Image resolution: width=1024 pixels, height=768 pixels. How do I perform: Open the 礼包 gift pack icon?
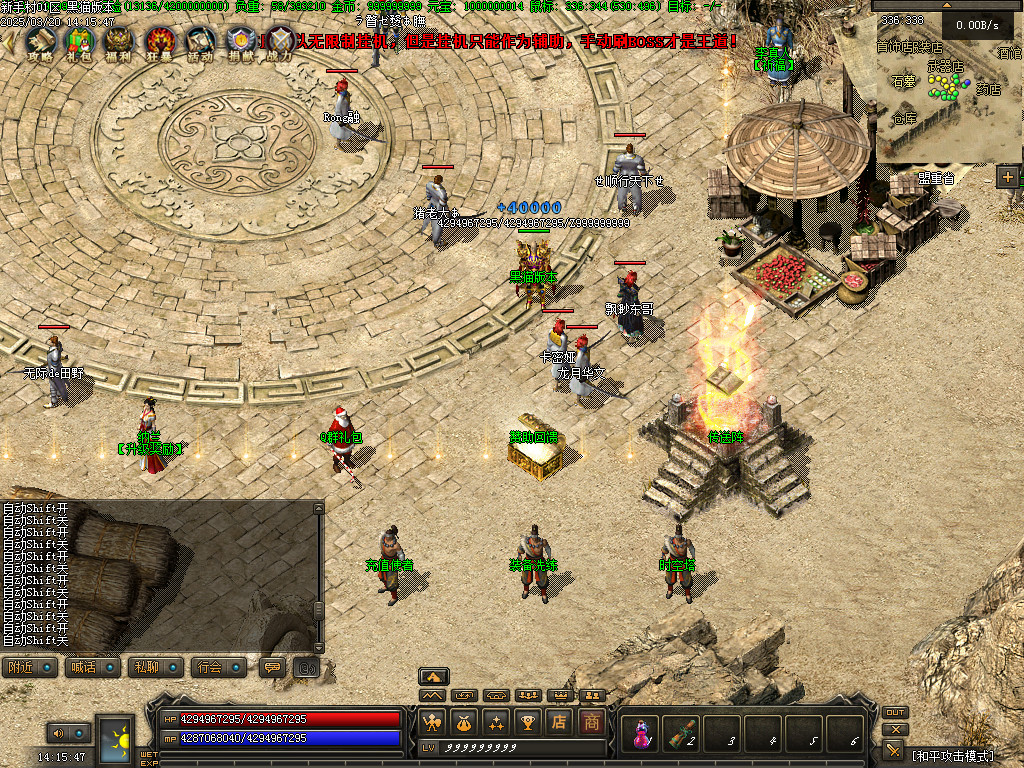coord(78,40)
